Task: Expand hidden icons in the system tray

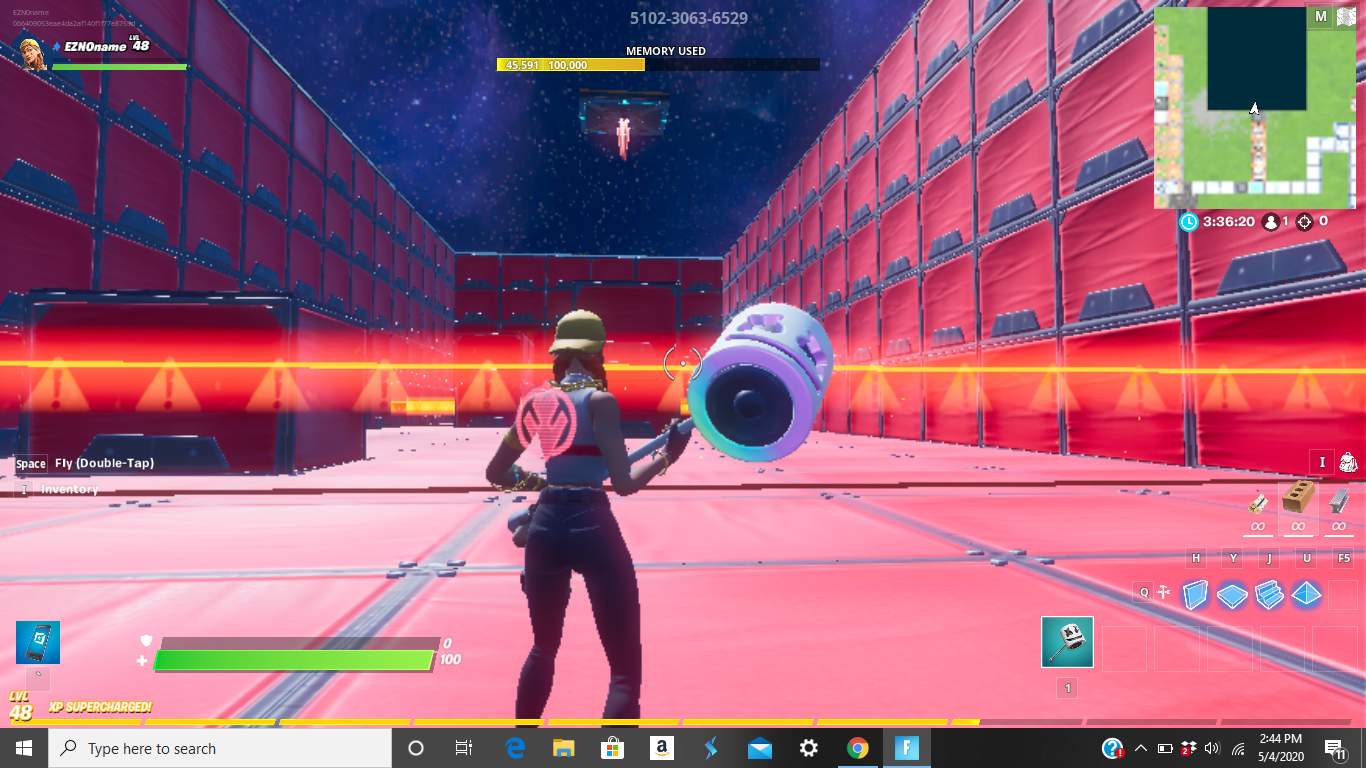Action: point(1140,748)
